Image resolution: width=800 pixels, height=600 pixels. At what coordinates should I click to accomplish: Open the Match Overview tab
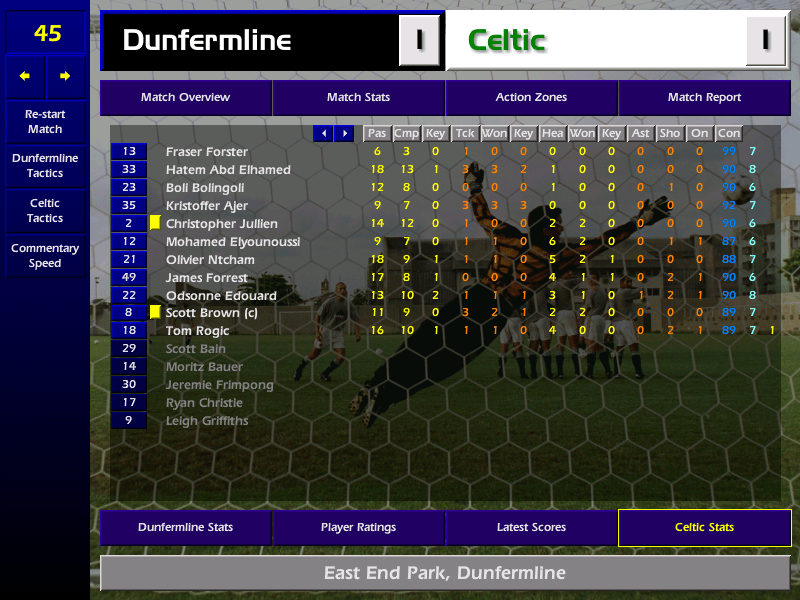tap(186, 98)
